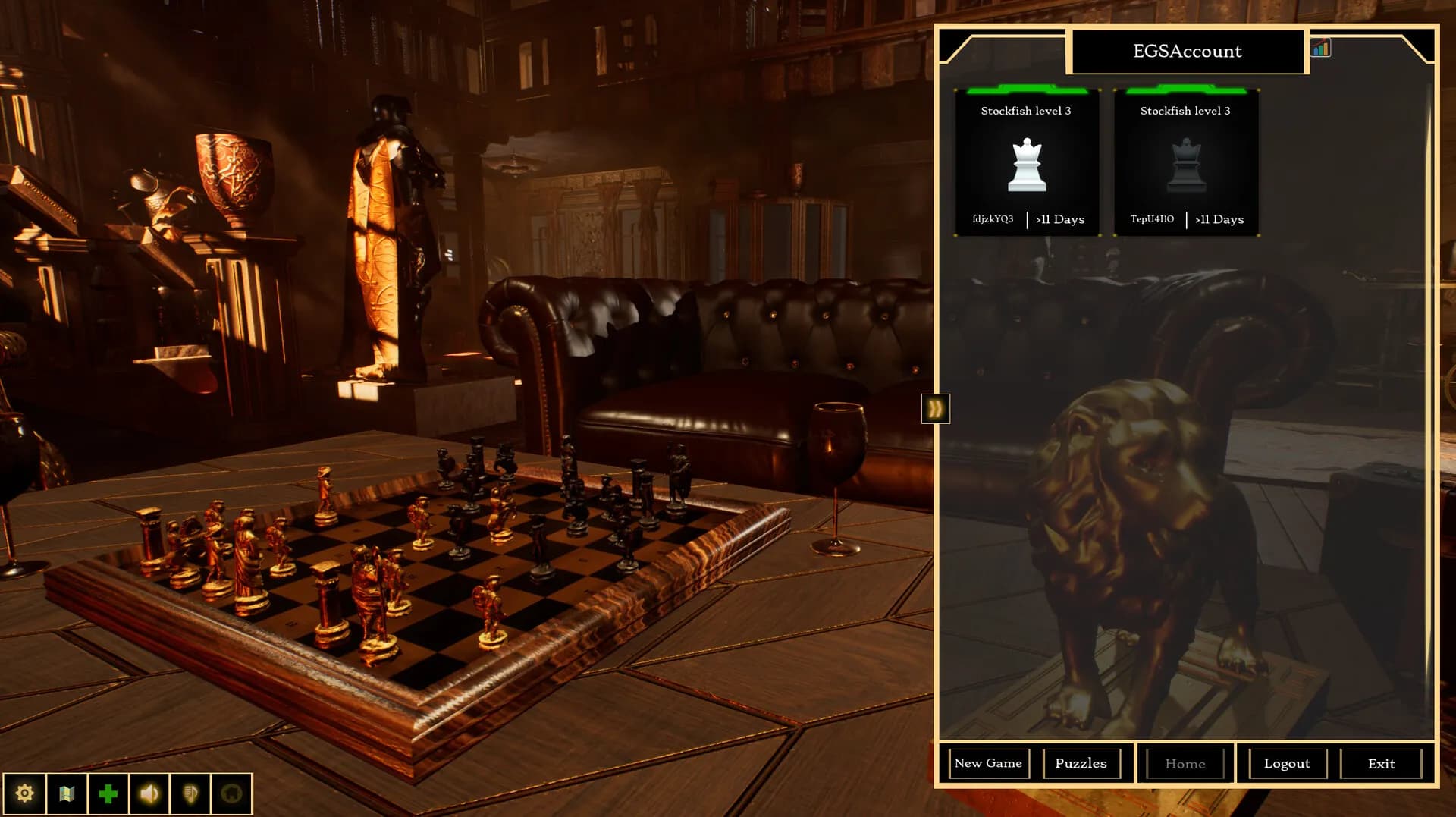1456x817 pixels.
Task: Resume the black queen Stockfish game
Action: coord(1186,163)
